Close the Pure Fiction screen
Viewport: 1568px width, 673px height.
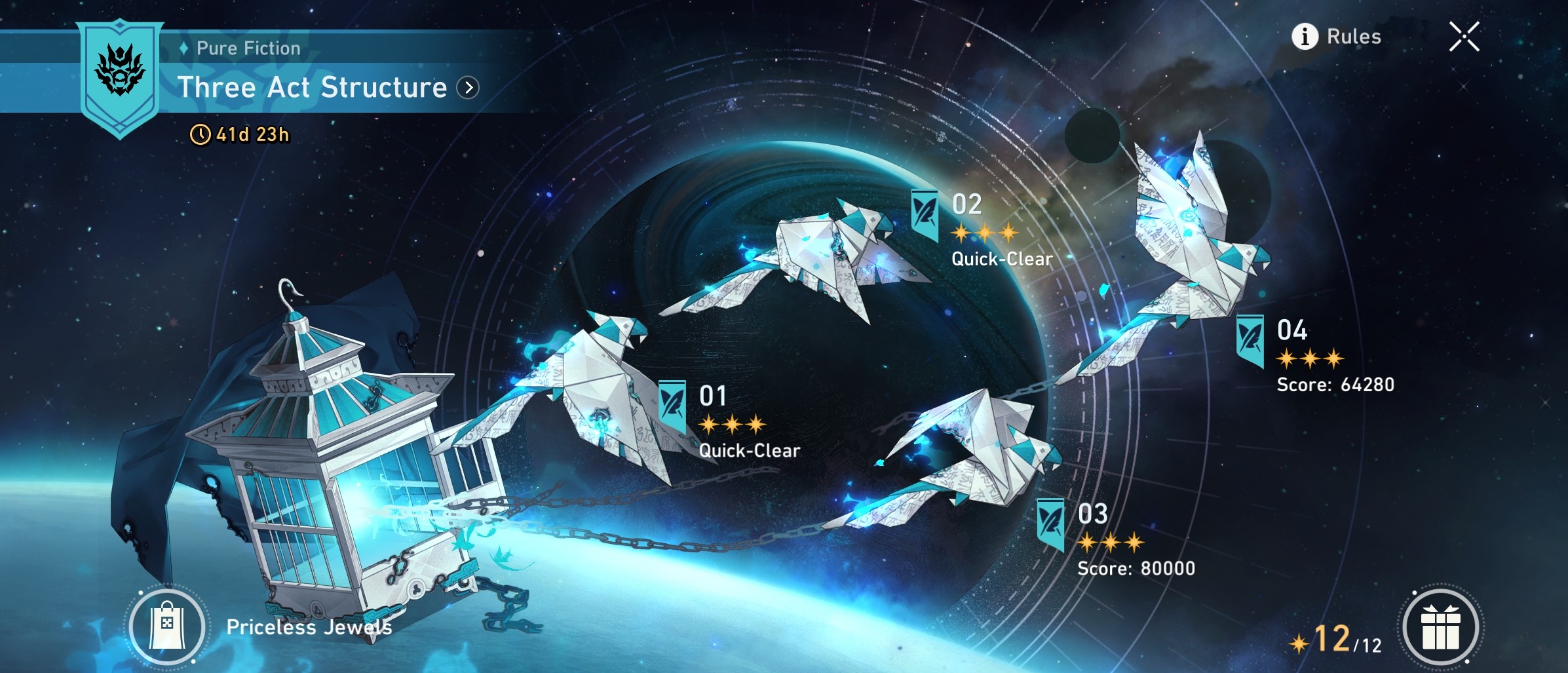coord(1464,37)
